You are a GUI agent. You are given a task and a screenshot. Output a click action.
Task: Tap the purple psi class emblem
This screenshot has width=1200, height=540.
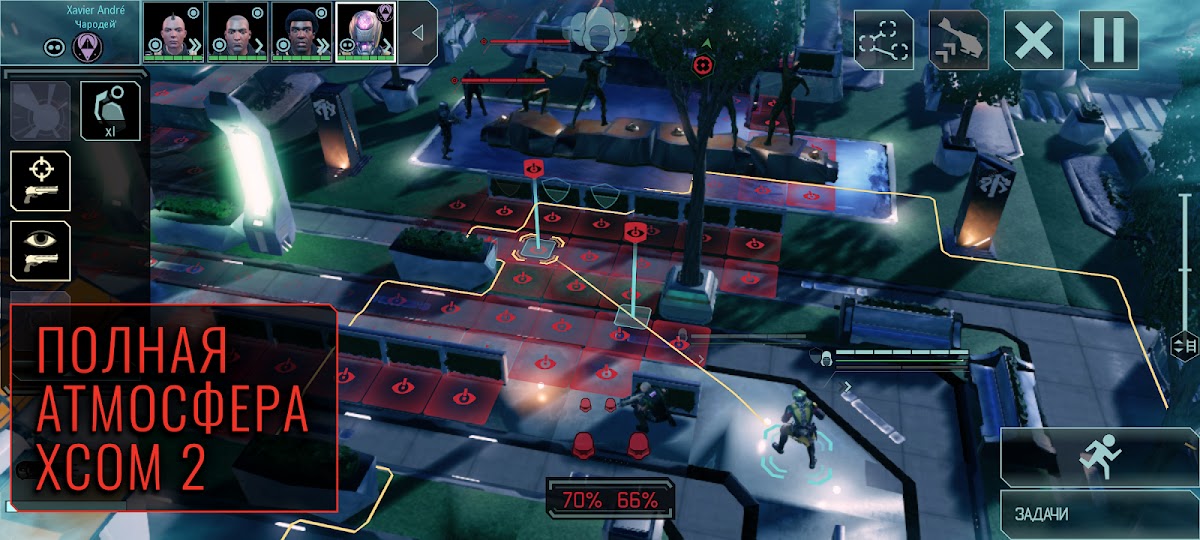(x=88, y=47)
